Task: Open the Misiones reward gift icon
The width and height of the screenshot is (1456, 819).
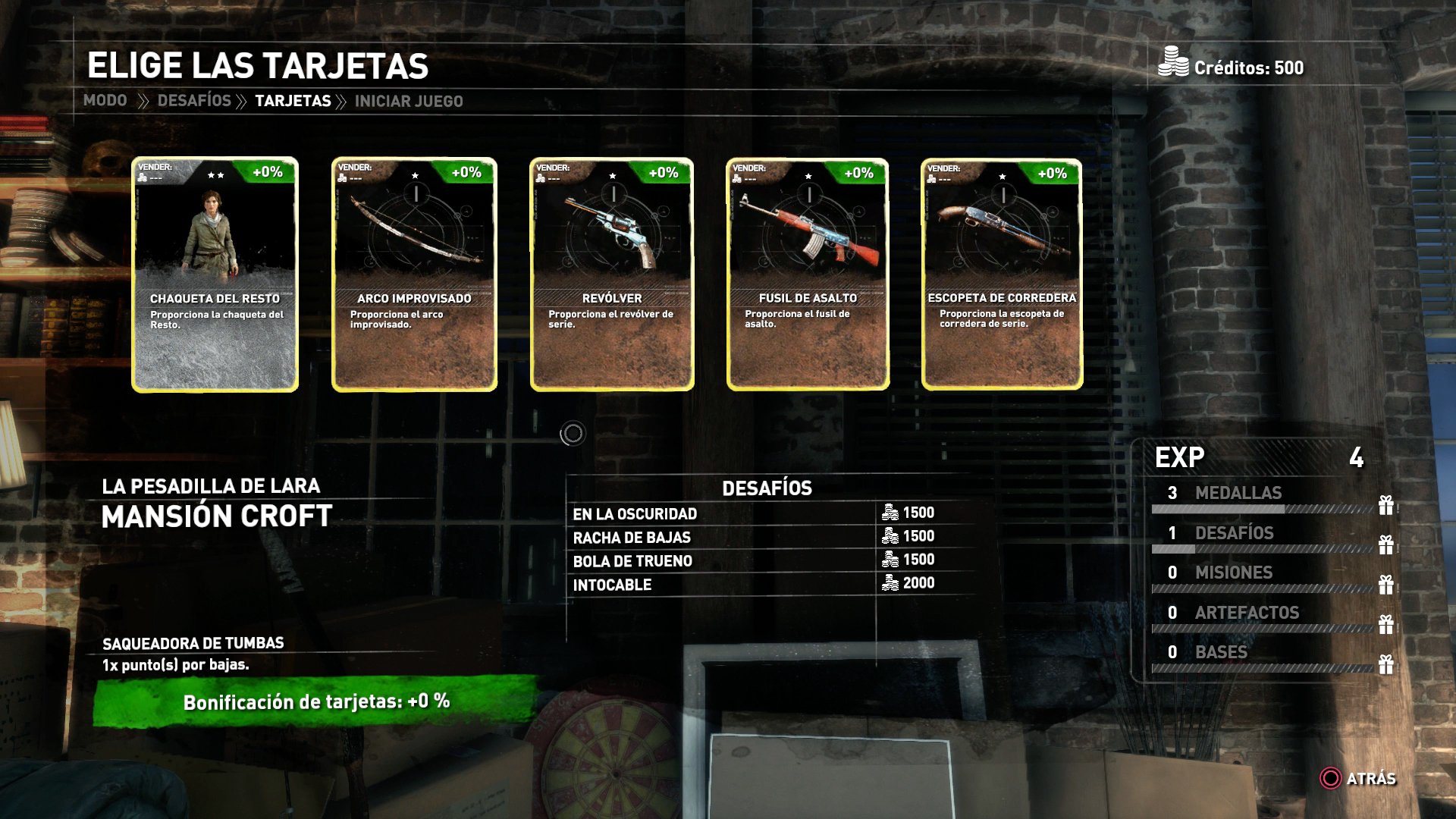Action: tap(1386, 585)
